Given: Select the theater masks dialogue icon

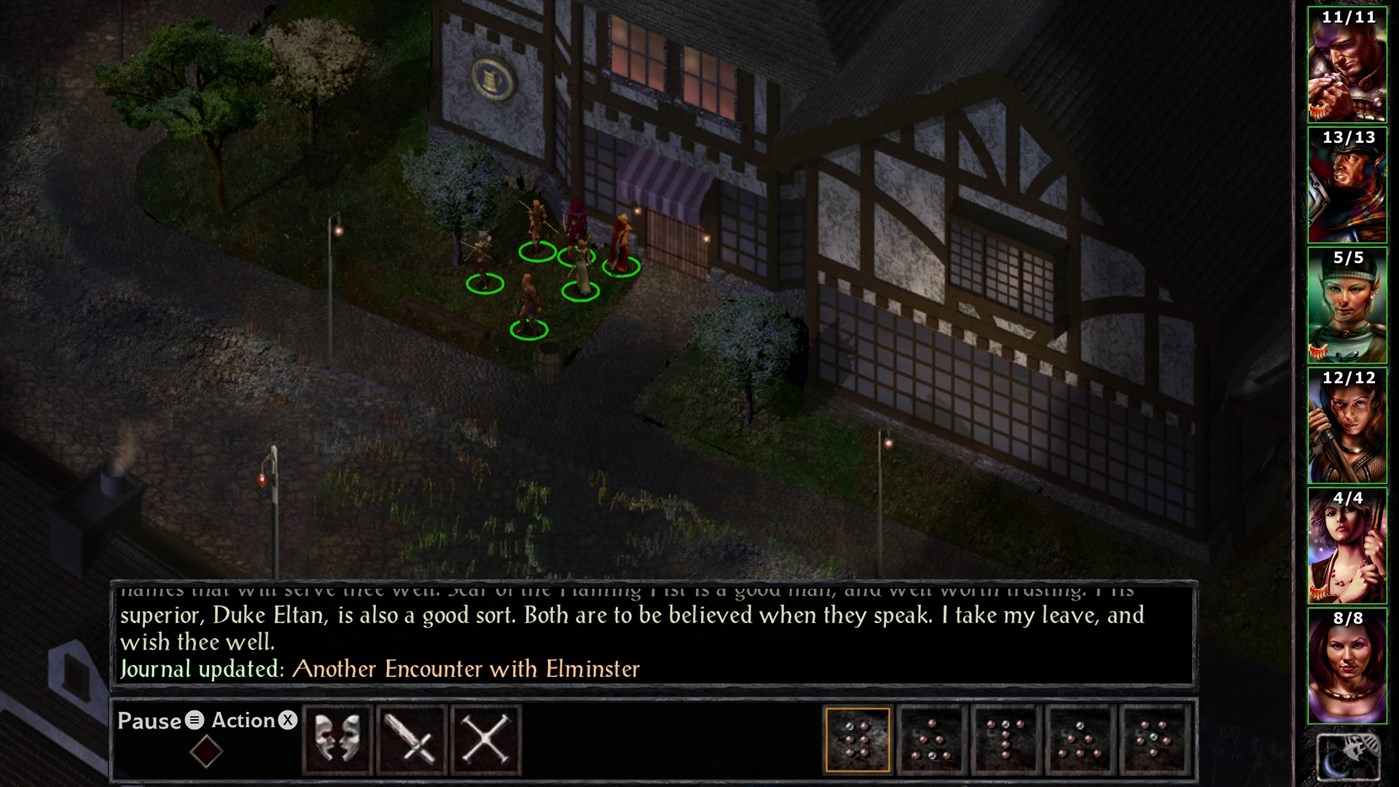Looking at the screenshot, I should (337, 740).
